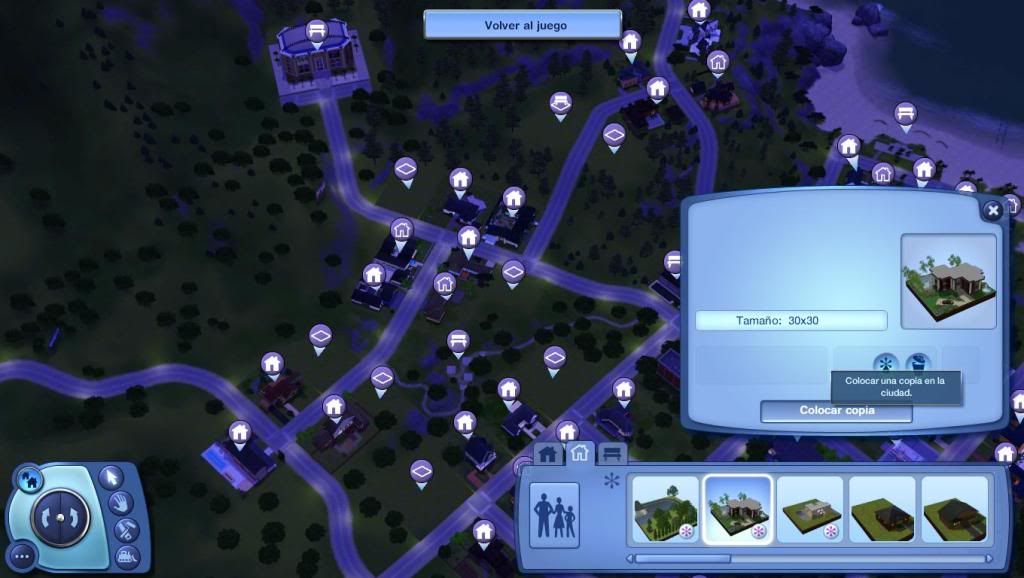1024x578 pixels.
Task: Open the large lot preview thumbnail
Action: click(948, 281)
